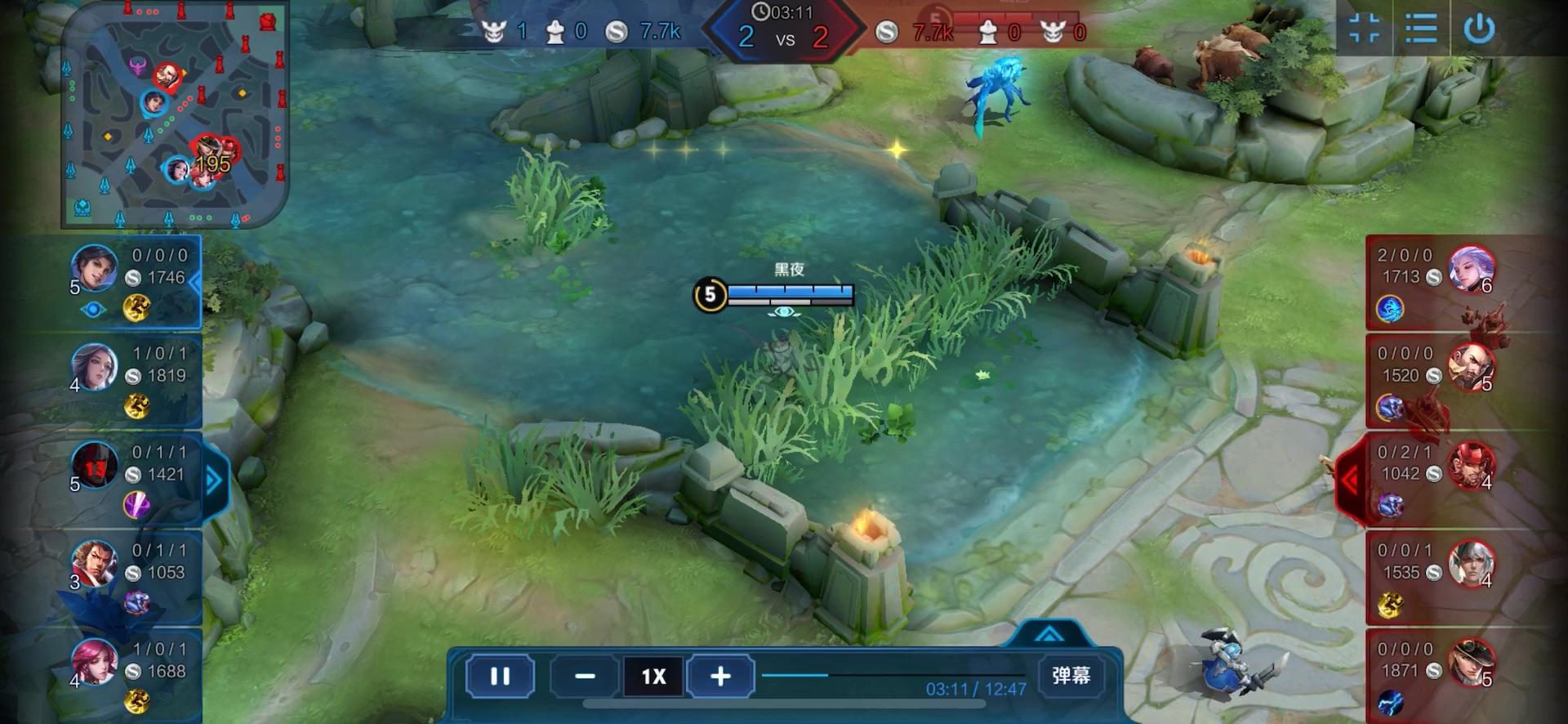The height and width of the screenshot is (724, 1568).
Task: Pause the replay playback
Action: click(500, 677)
